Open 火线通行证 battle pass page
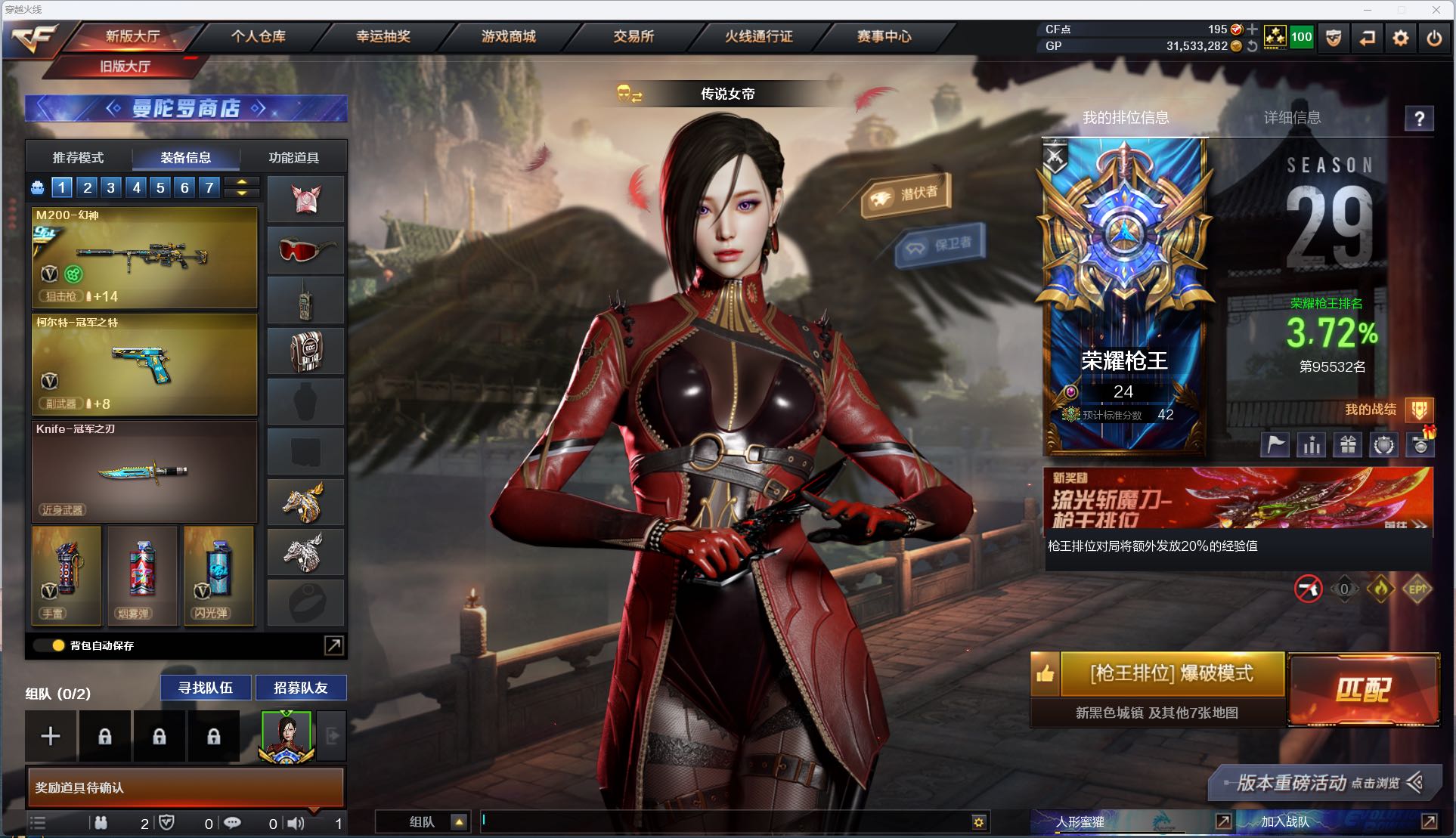 [758, 36]
